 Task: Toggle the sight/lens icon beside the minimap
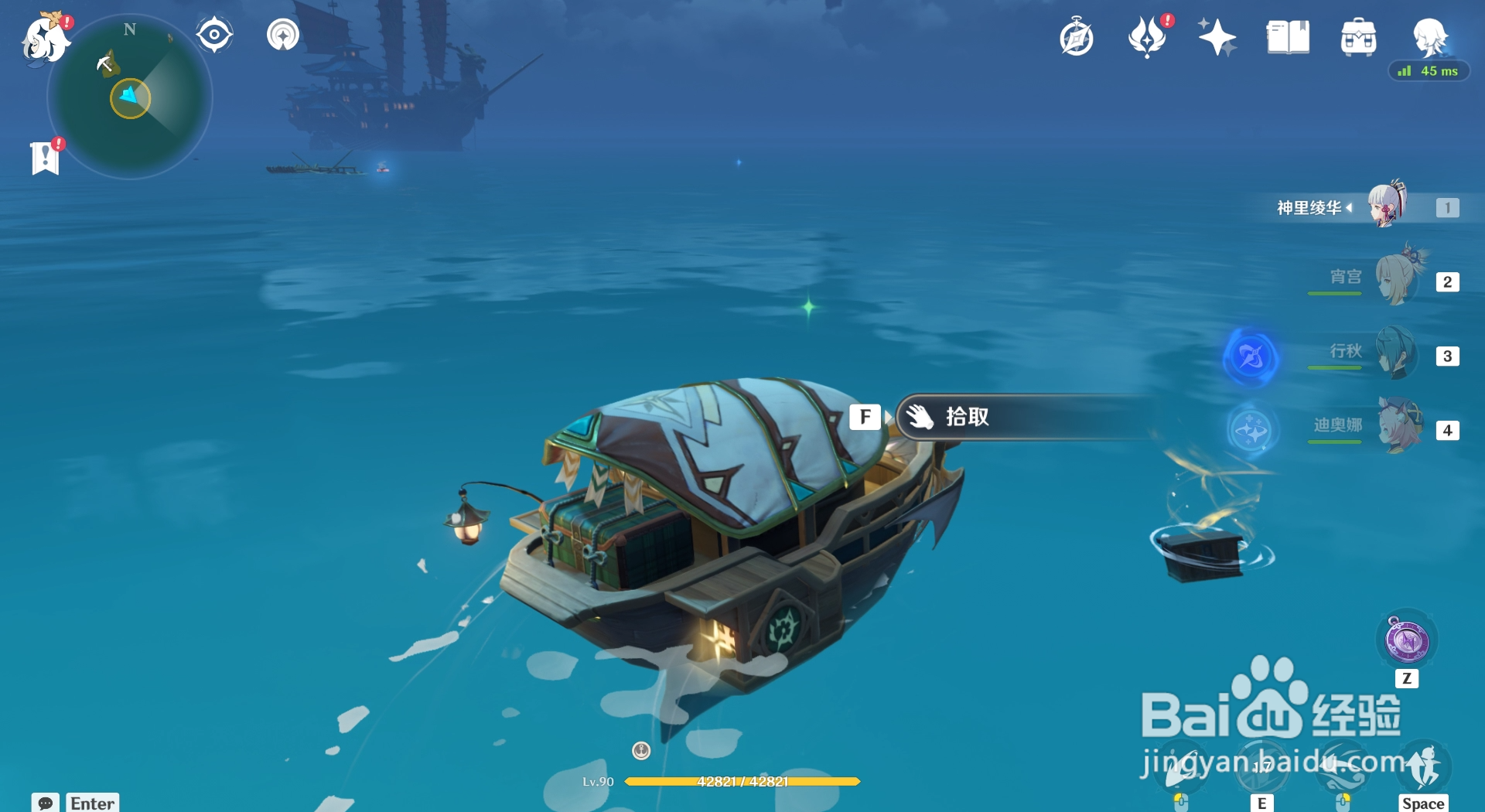coord(213,33)
